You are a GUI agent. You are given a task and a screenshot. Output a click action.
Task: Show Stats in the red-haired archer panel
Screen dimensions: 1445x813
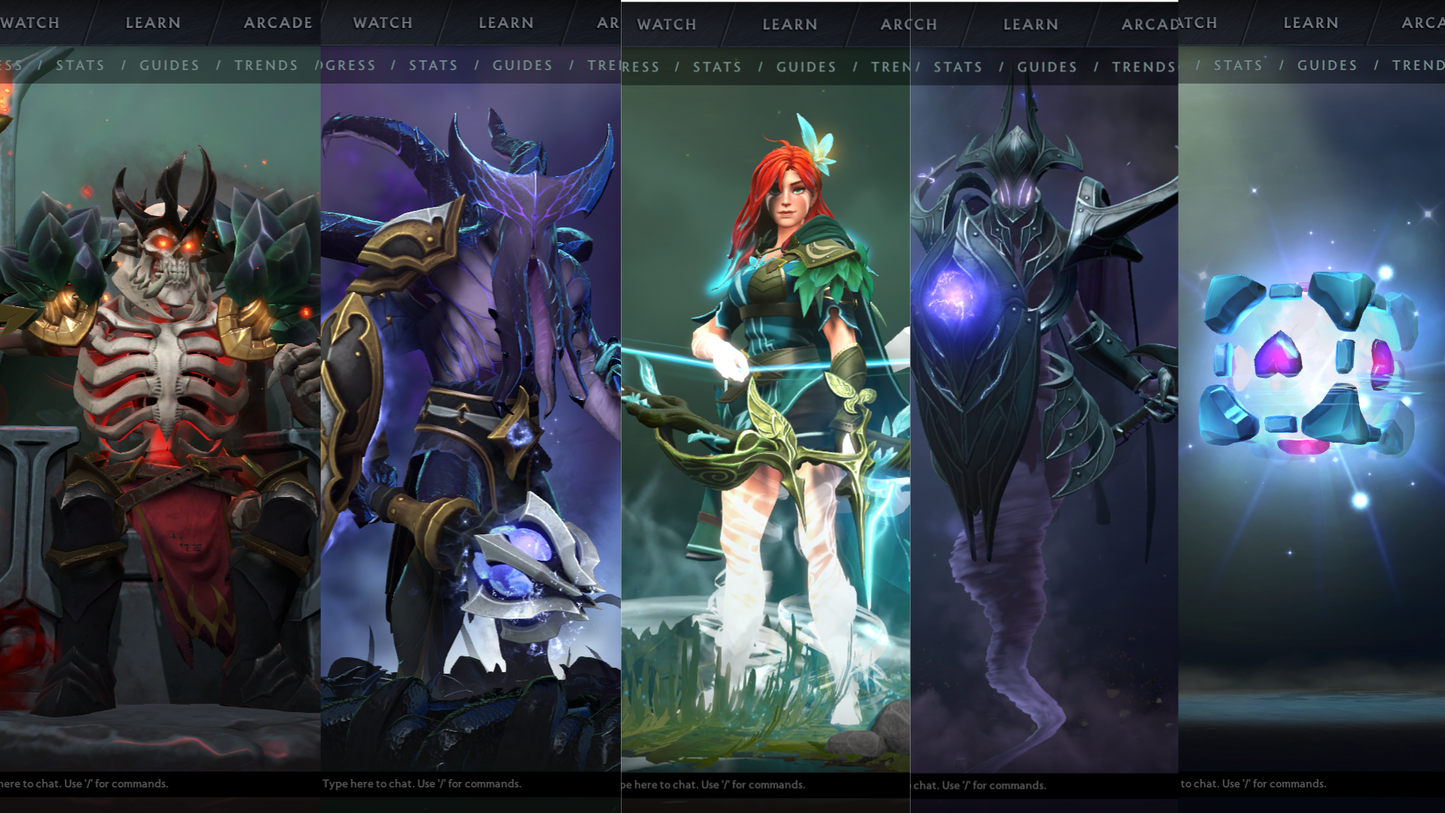click(718, 67)
